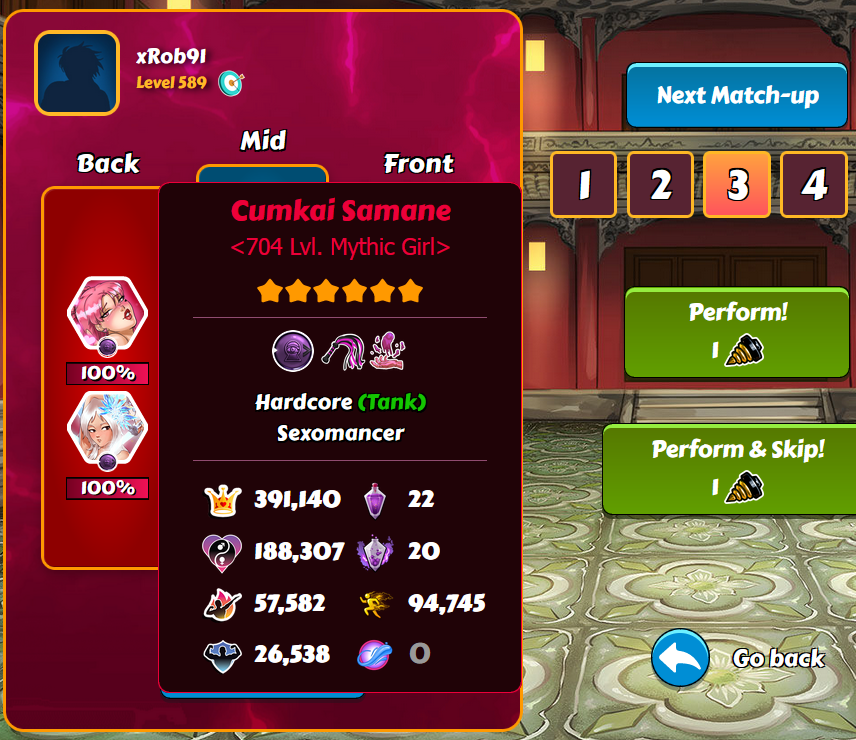Screen dimensions: 856x740
Task: Select opponent slot number 4
Action: pos(814,185)
